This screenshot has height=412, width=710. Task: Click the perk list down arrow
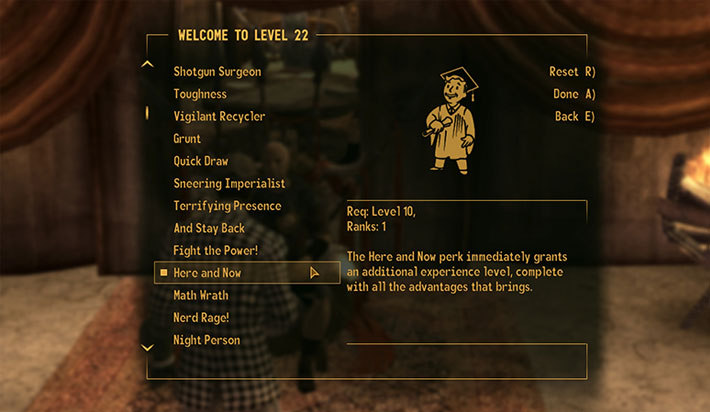(x=148, y=348)
